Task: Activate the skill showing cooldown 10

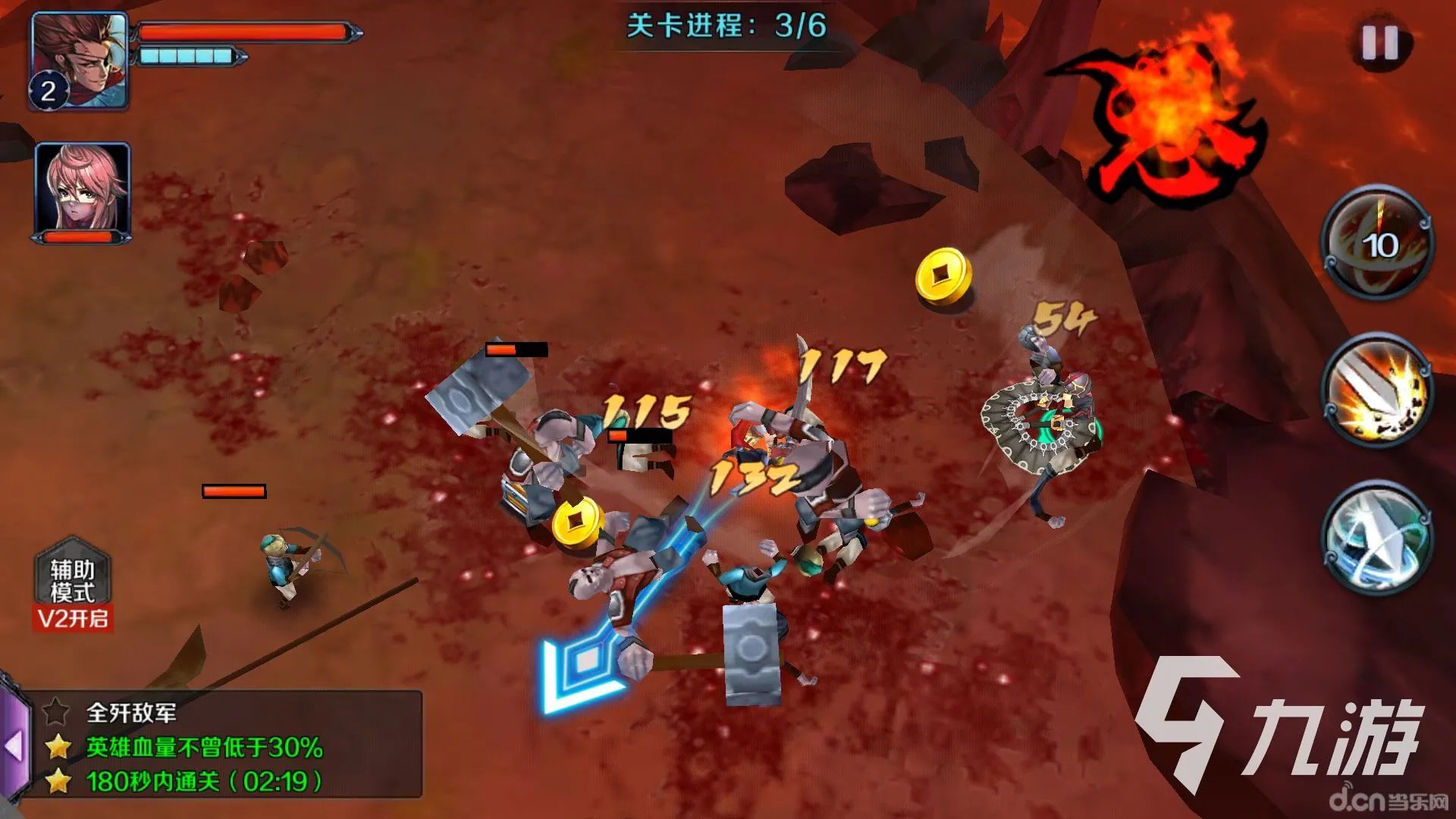Action: coord(1378,243)
